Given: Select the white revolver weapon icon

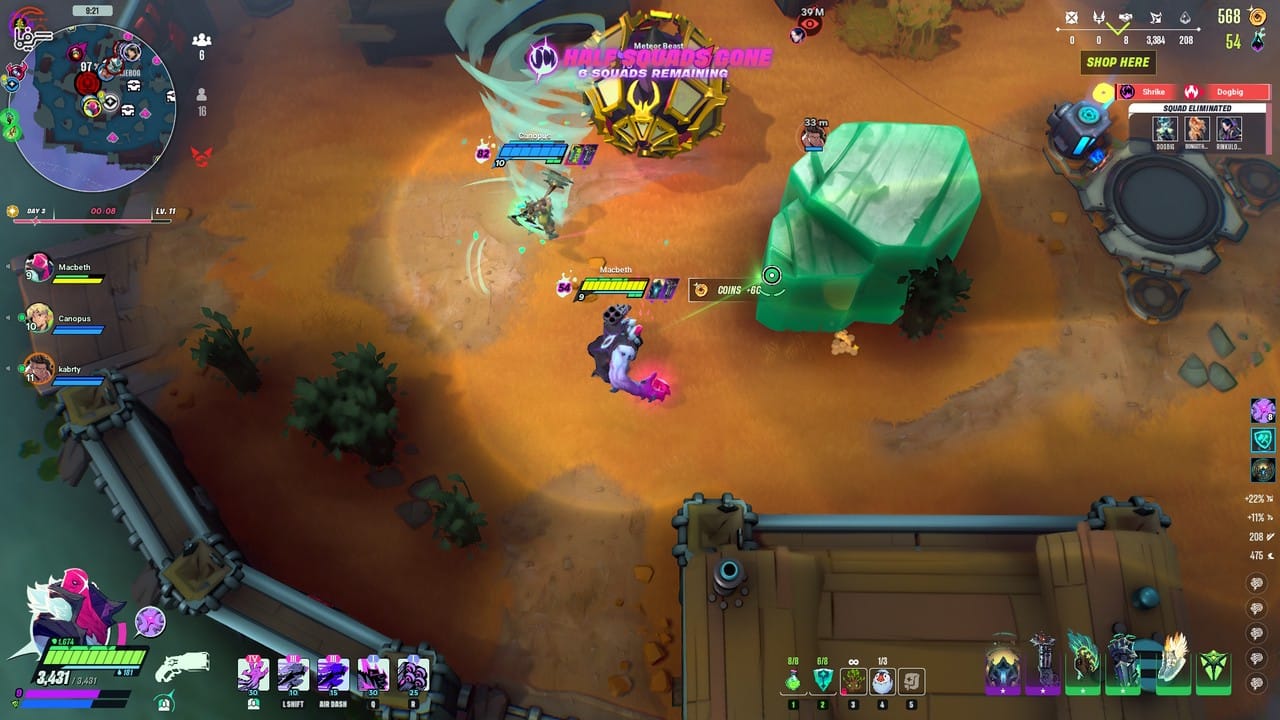Looking at the screenshot, I should tap(184, 666).
